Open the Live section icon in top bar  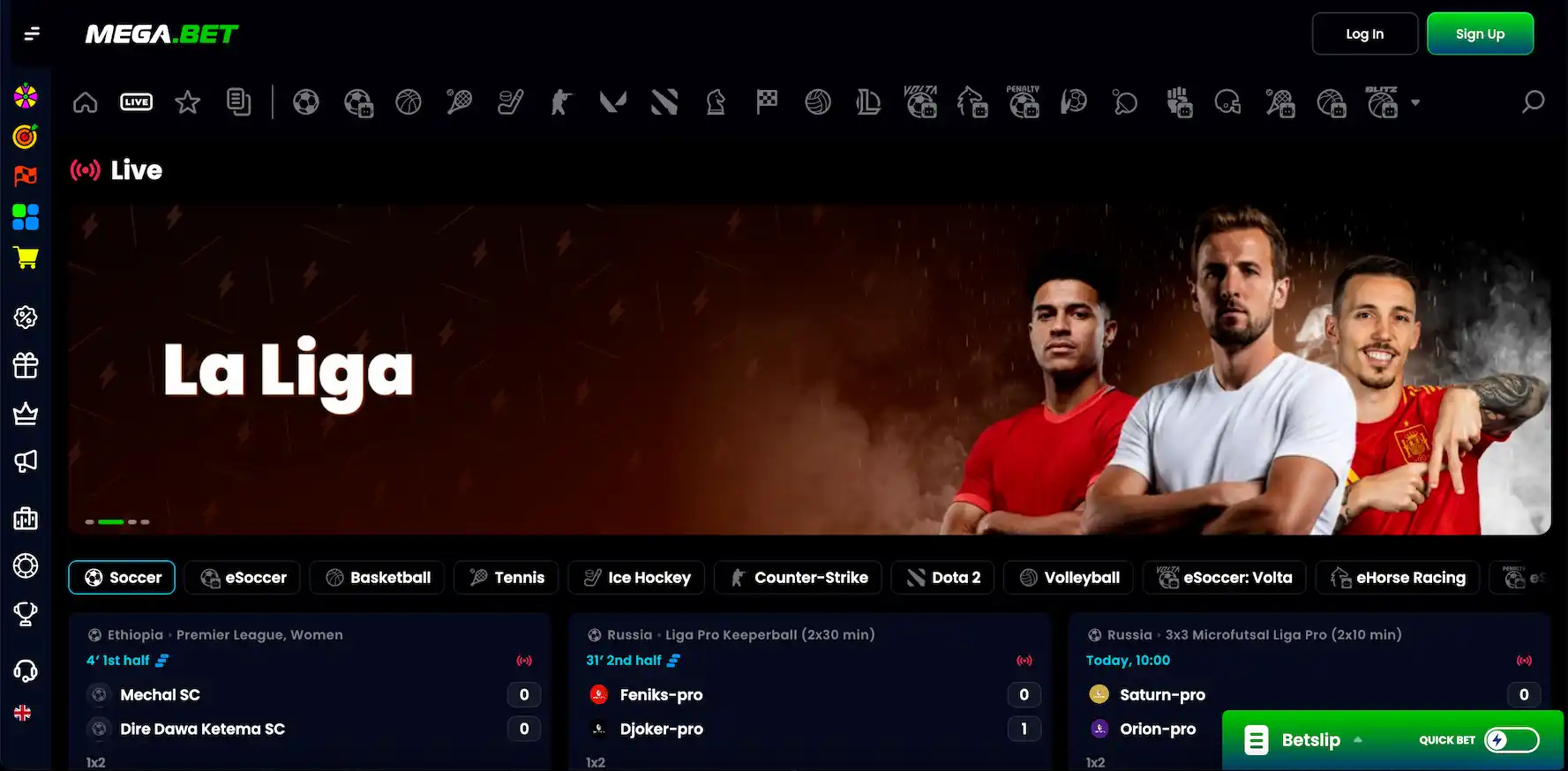(136, 101)
